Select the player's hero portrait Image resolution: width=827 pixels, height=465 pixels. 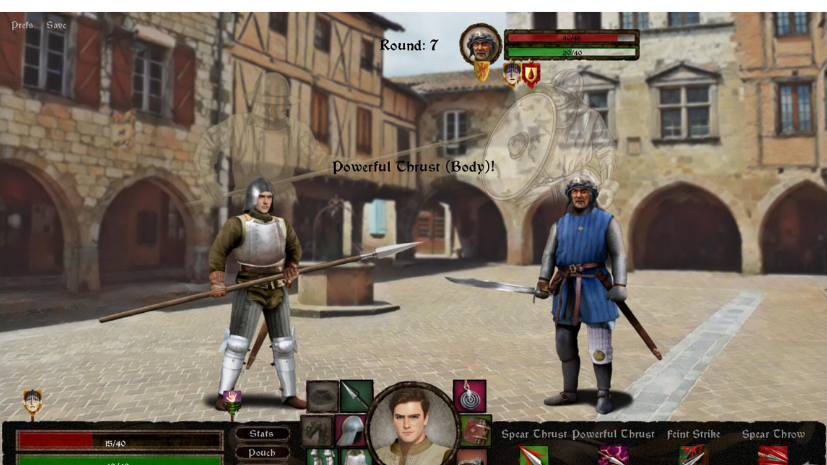tap(413, 423)
